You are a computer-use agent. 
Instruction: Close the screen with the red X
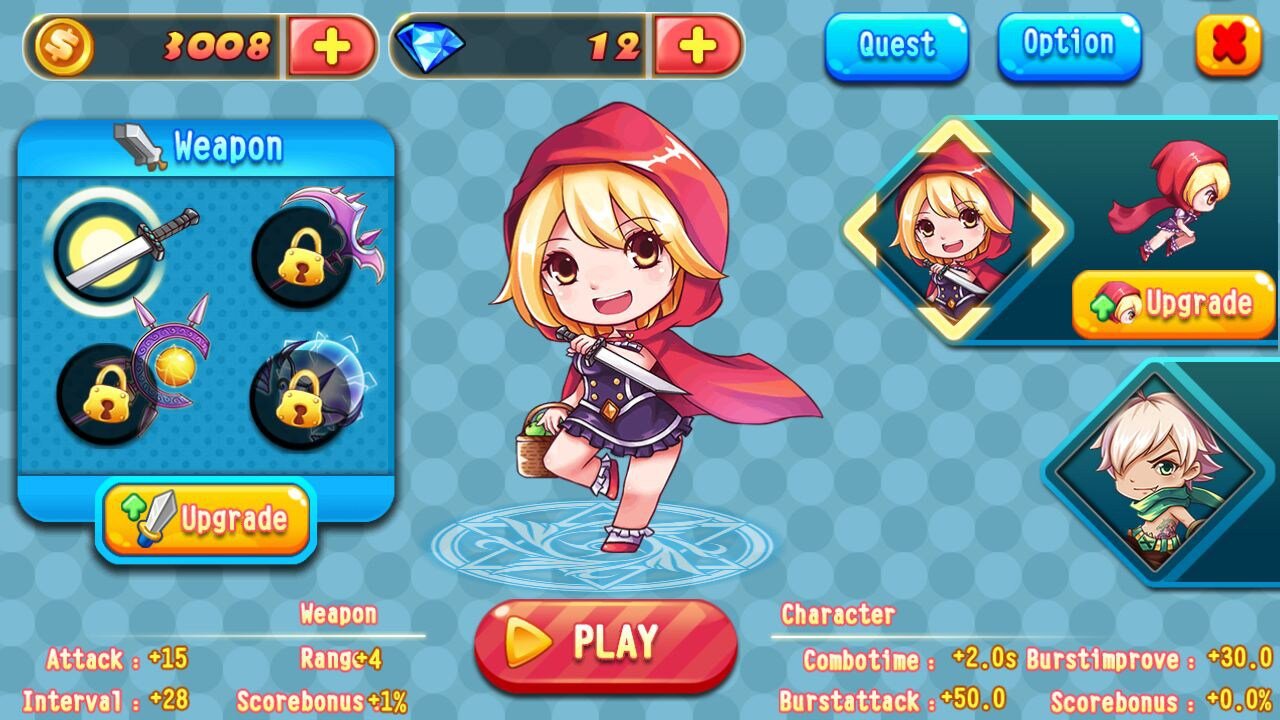click(1228, 45)
